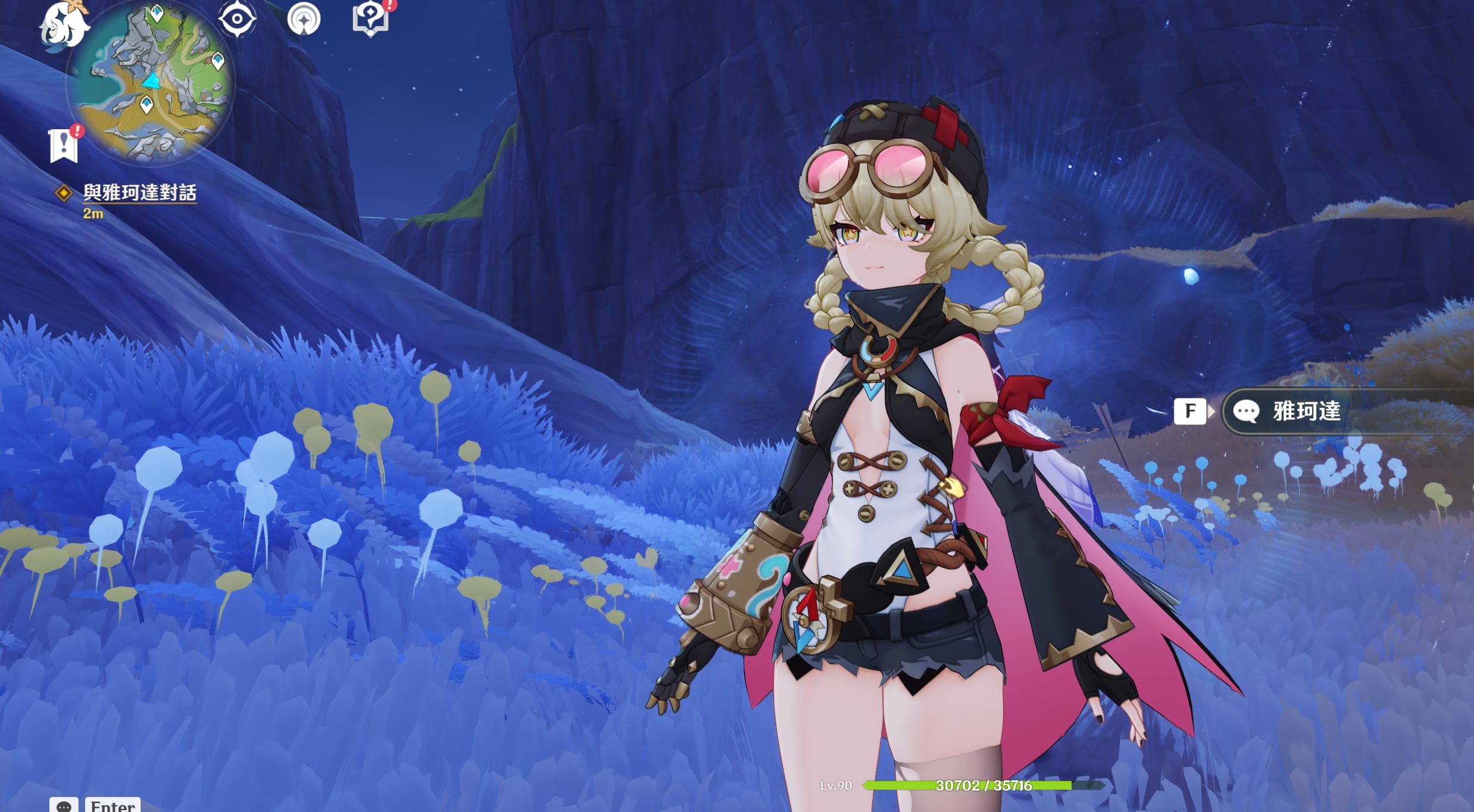Toggle the eye-shaped elemental sight icon
Image resolution: width=1474 pixels, height=812 pixels.
237,18
